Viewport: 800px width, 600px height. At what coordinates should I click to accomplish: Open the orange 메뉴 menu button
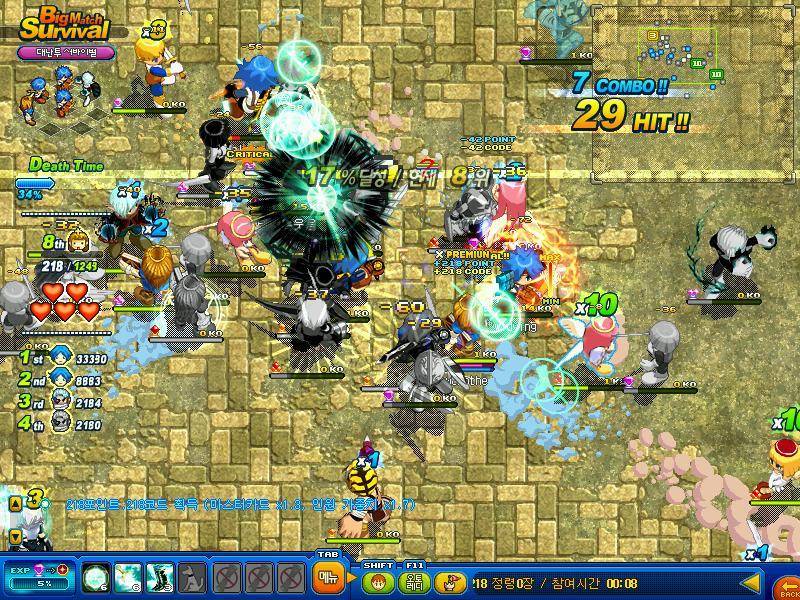326,577
